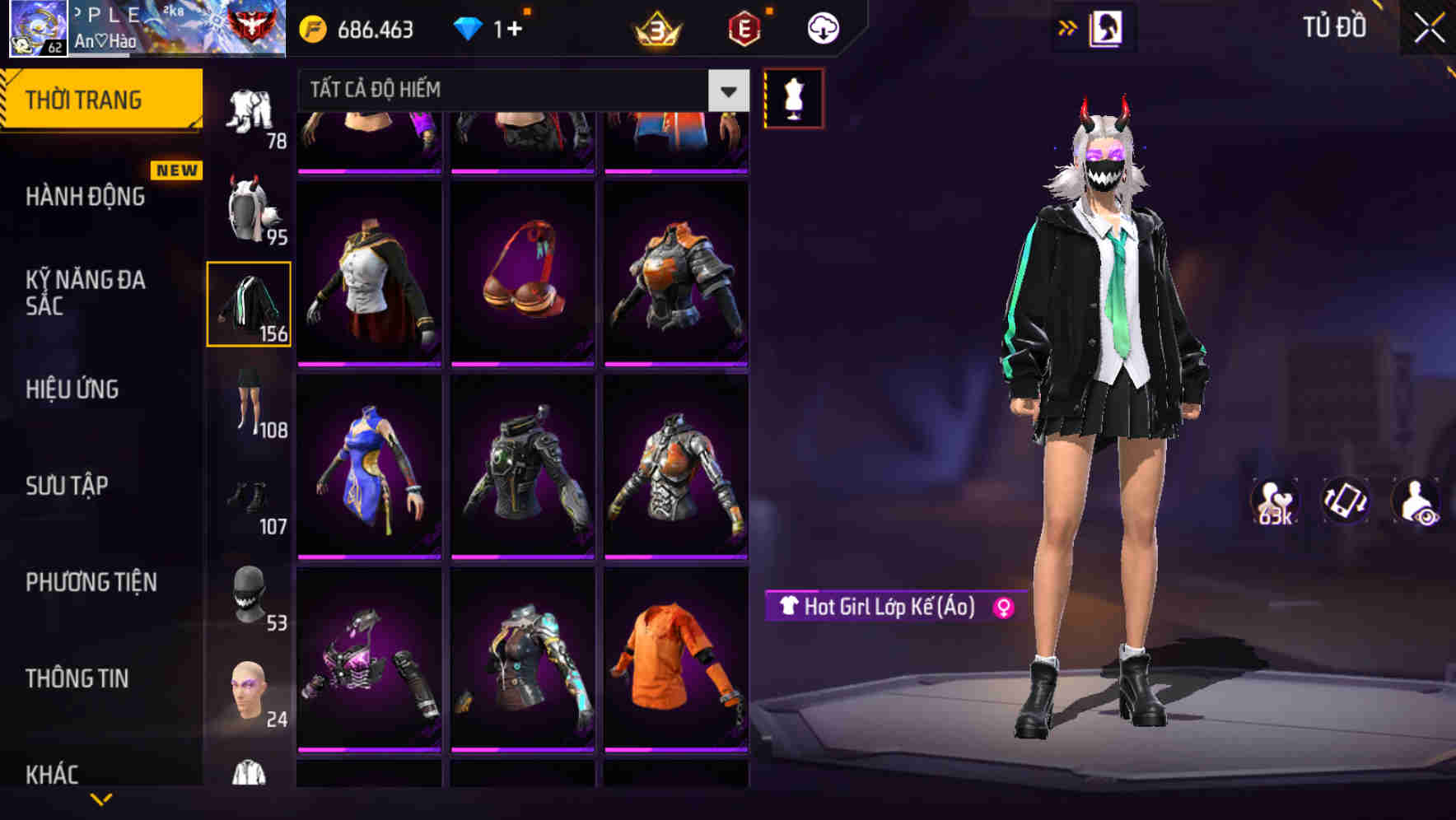The height and width of the screenshot is (820, 1456).
Task: Click the rarity filter dropdown arrow
Action: (728, 89)
